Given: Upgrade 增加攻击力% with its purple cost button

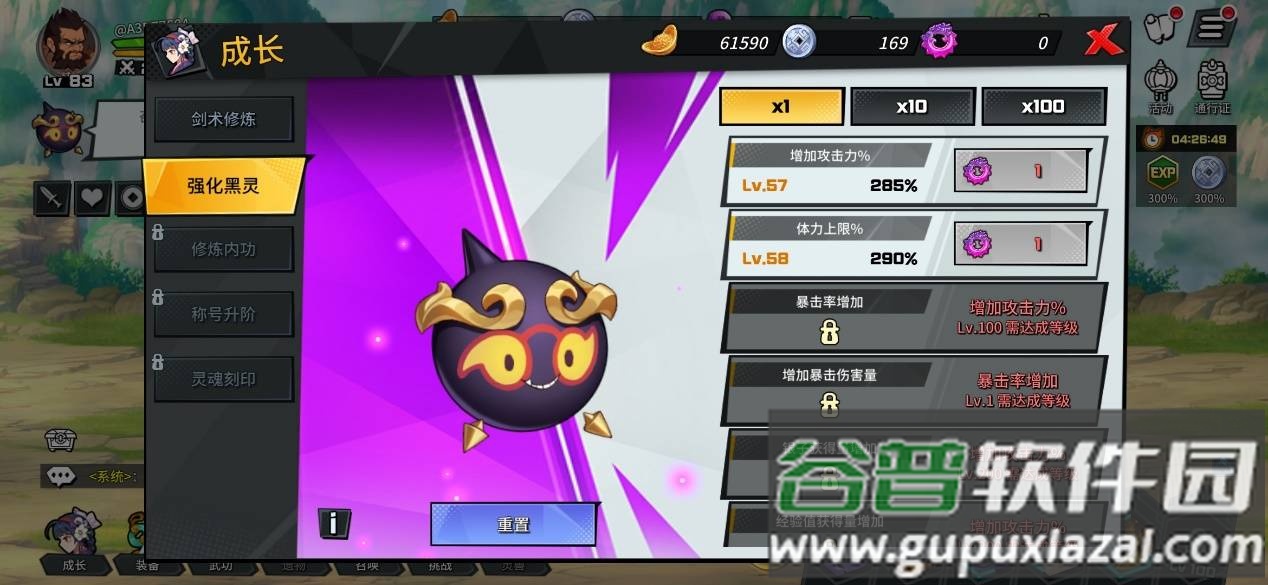Looking at the screenshot, I should pos(1020,171).
